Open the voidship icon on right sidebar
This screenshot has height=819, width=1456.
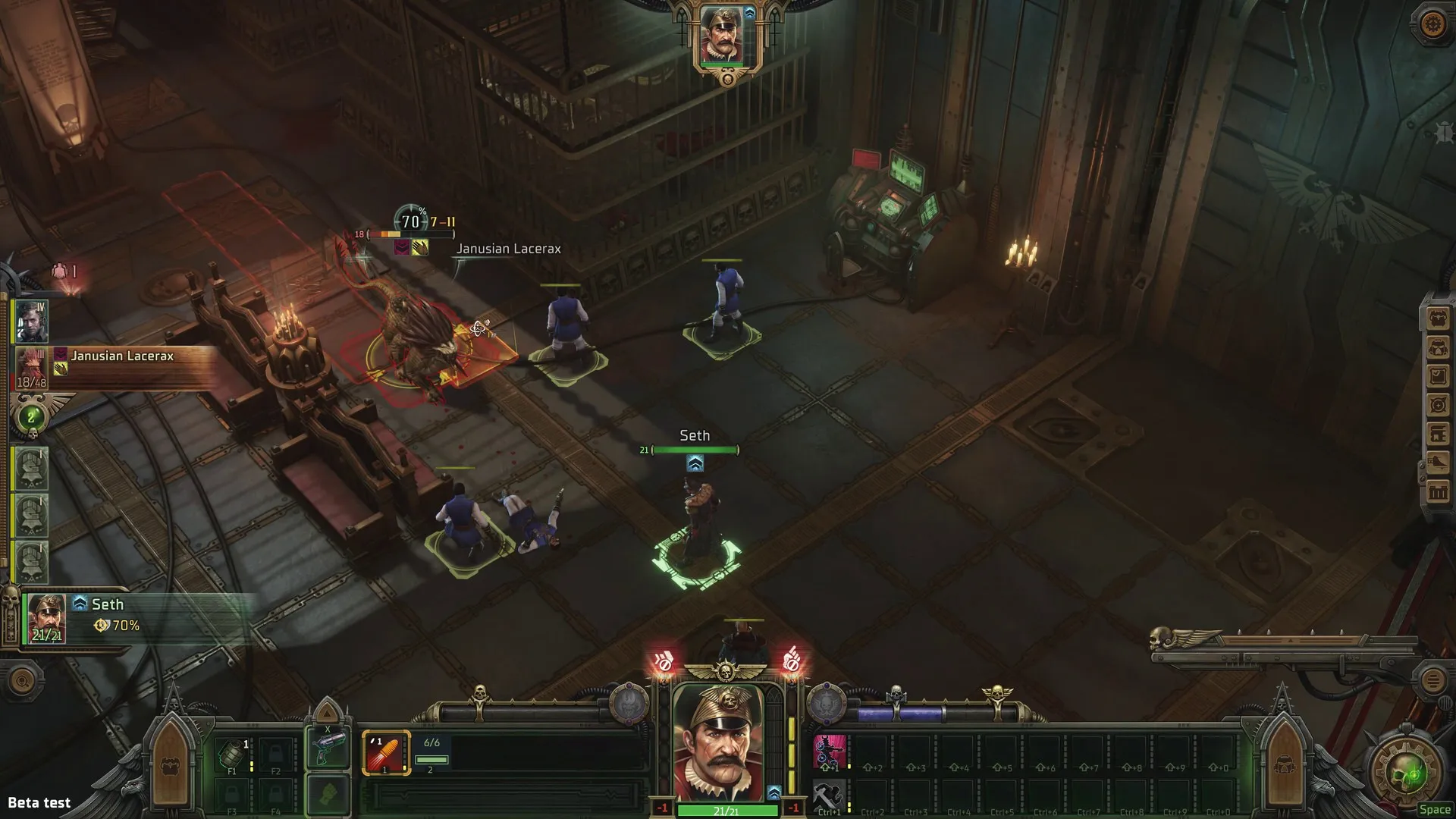[x=1436, y=464]
